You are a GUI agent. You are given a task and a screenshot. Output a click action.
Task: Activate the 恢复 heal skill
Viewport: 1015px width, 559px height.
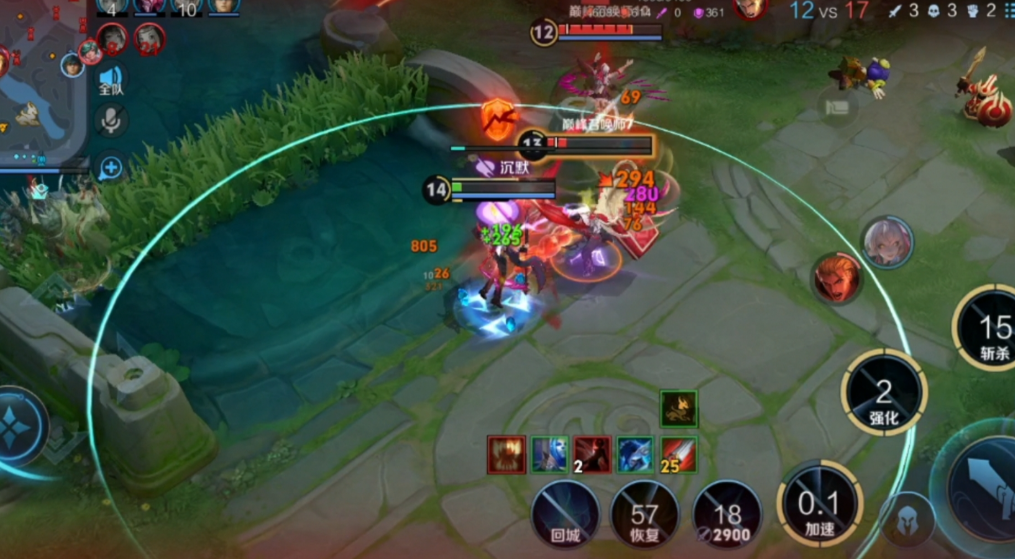tap(644, 514)
